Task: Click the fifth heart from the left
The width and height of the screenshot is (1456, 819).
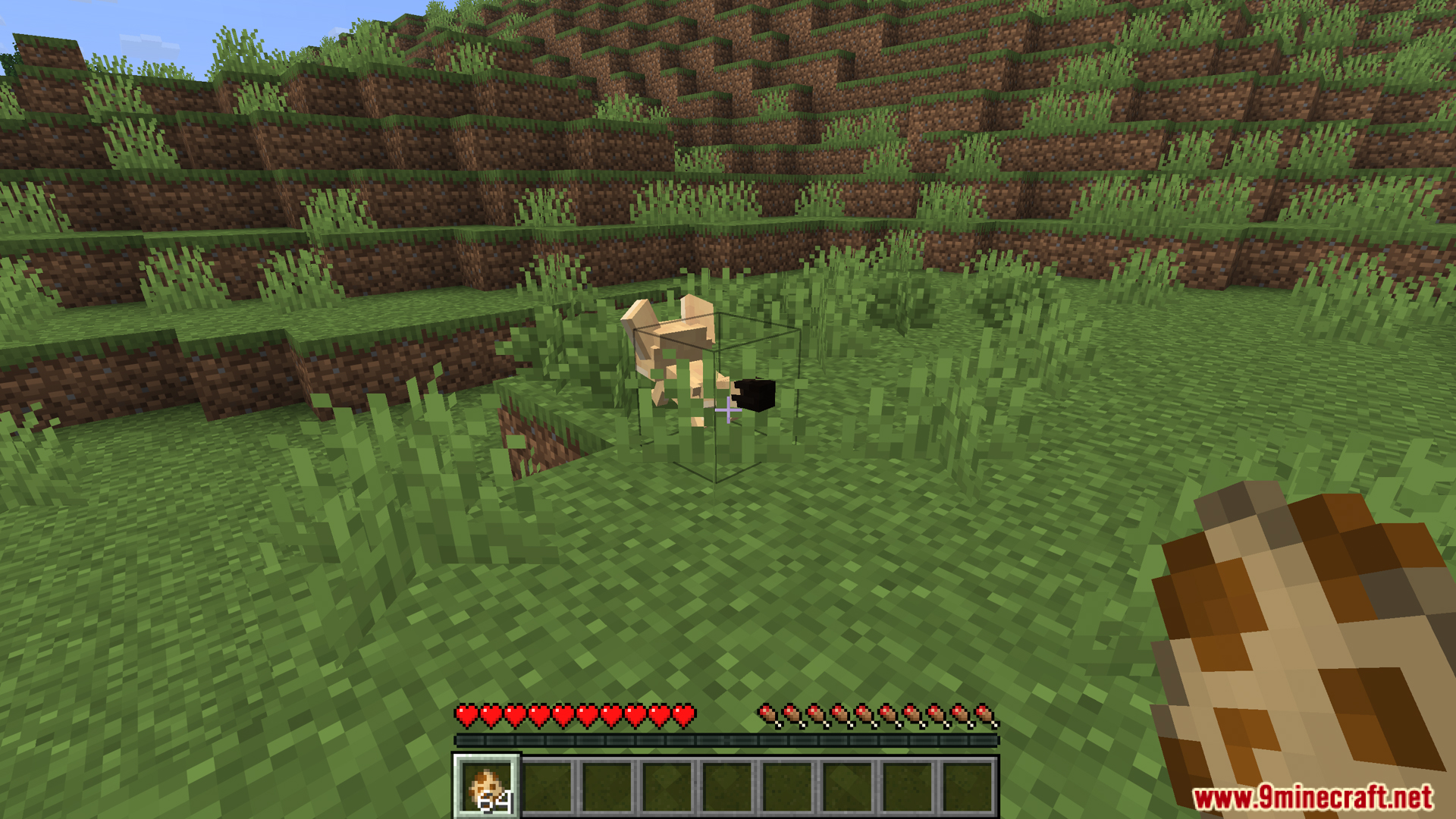Action: 563,713
